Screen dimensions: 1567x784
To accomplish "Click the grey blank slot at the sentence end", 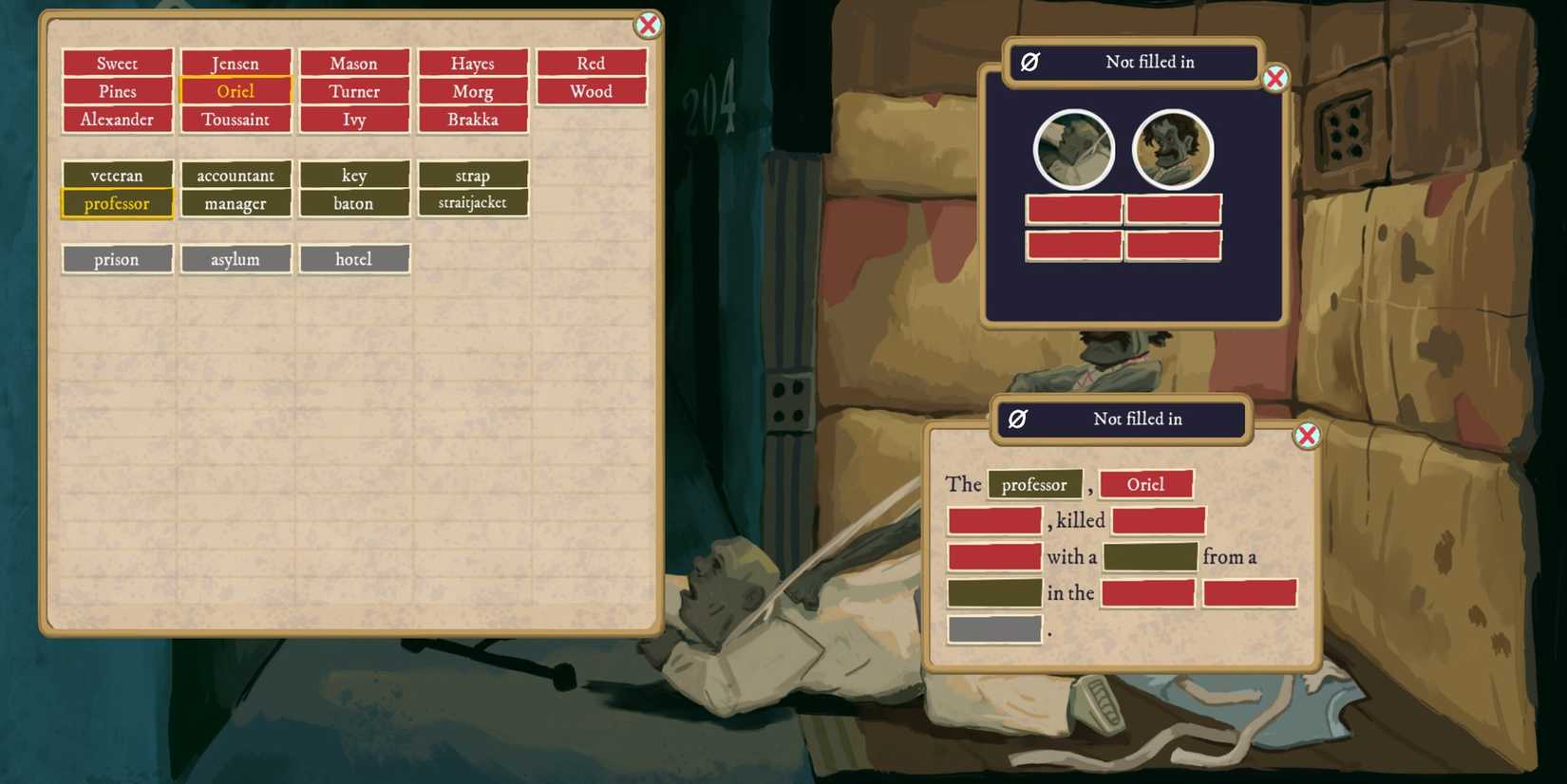I will pos(993,628).
